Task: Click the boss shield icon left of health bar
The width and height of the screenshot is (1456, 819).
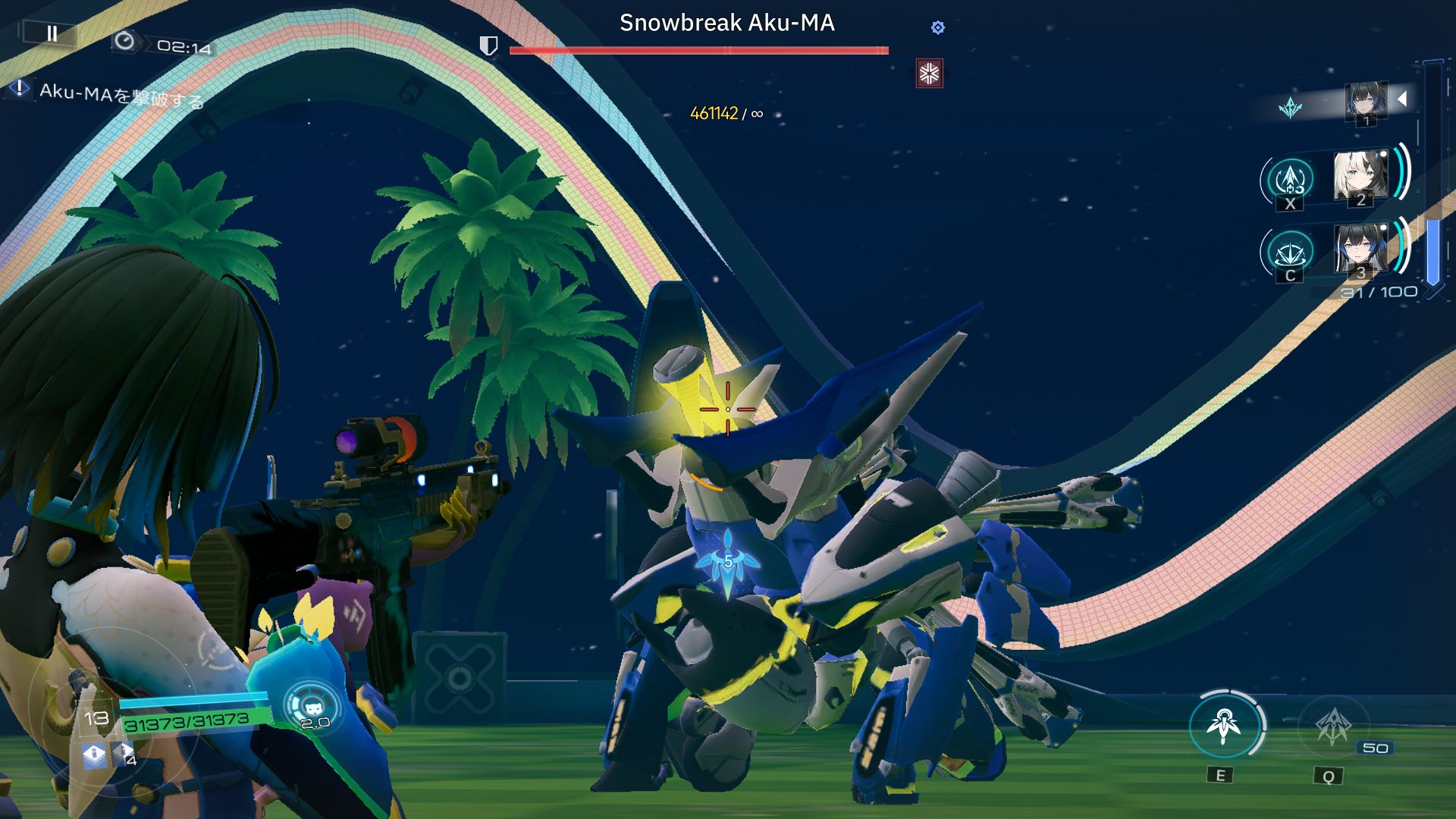Action: tap(489, 46)
